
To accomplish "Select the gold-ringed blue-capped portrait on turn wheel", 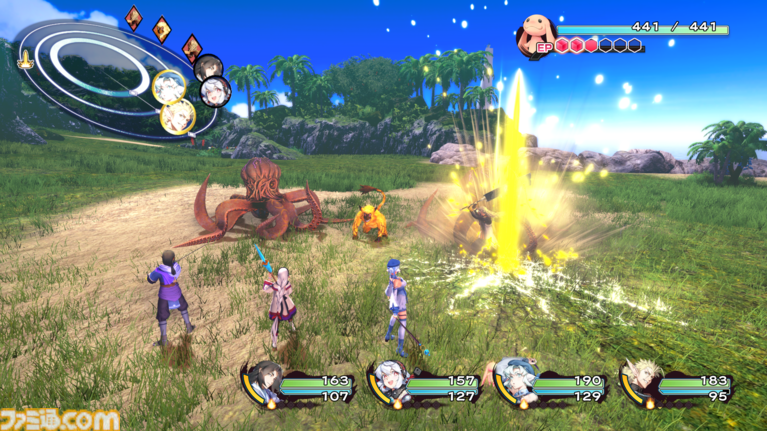I will click(168, 84).
